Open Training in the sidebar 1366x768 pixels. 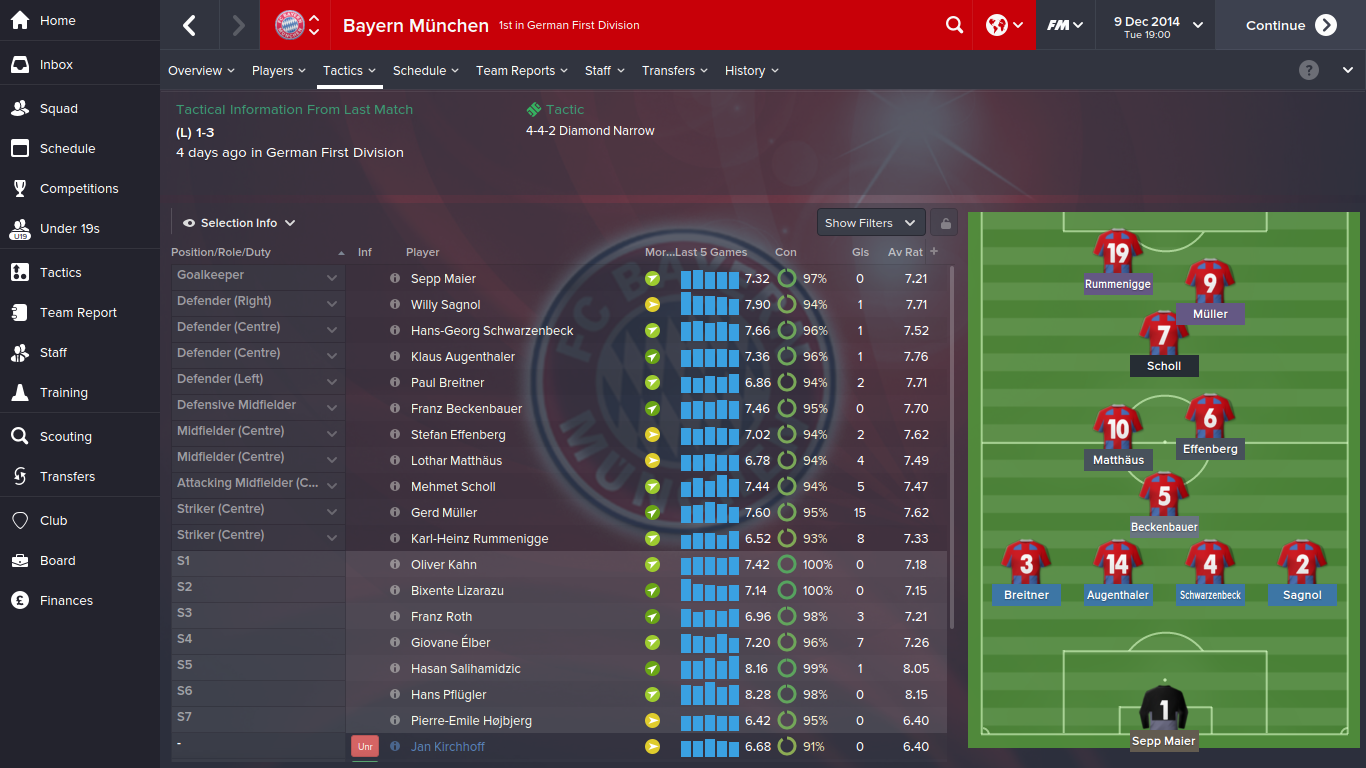[x=63, y=393]
